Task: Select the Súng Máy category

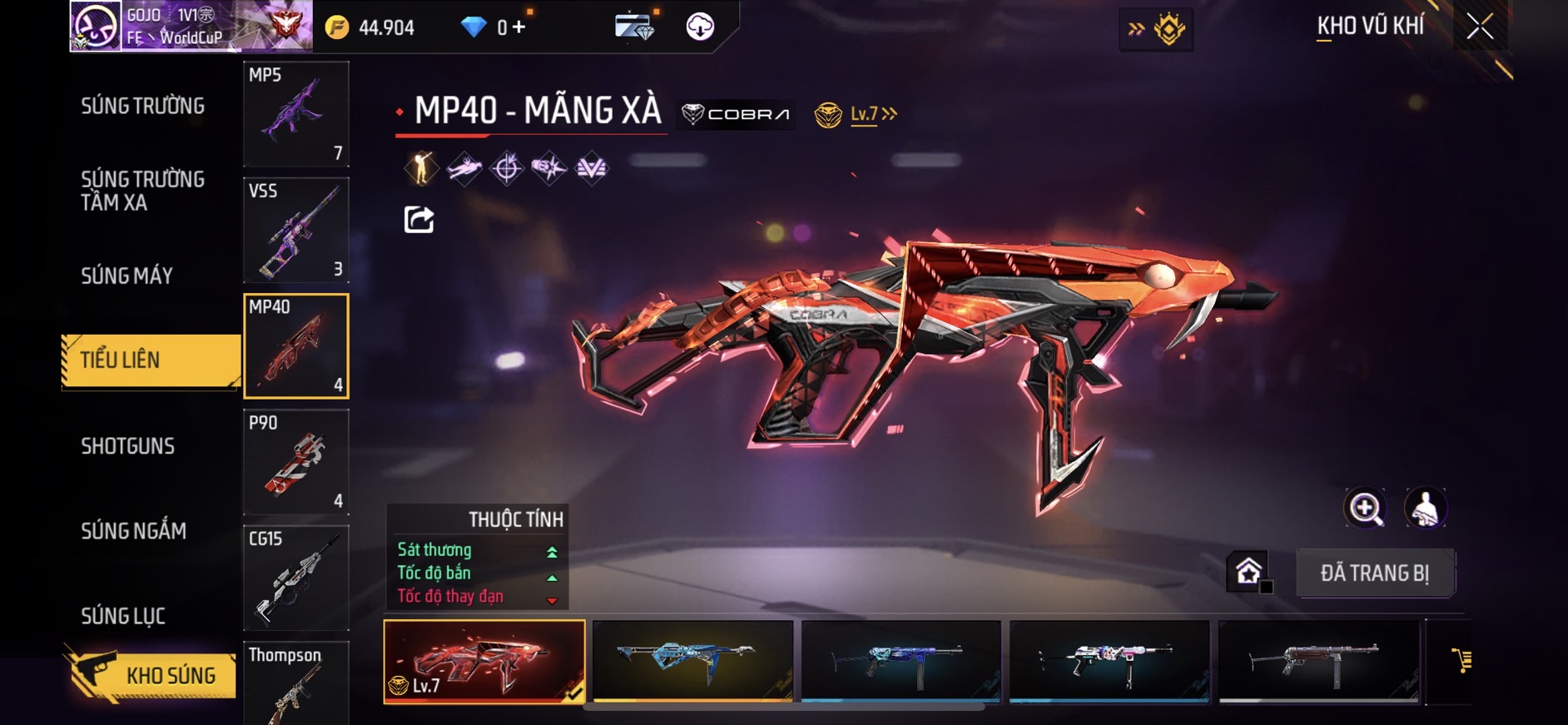Action: click(127, 276)
